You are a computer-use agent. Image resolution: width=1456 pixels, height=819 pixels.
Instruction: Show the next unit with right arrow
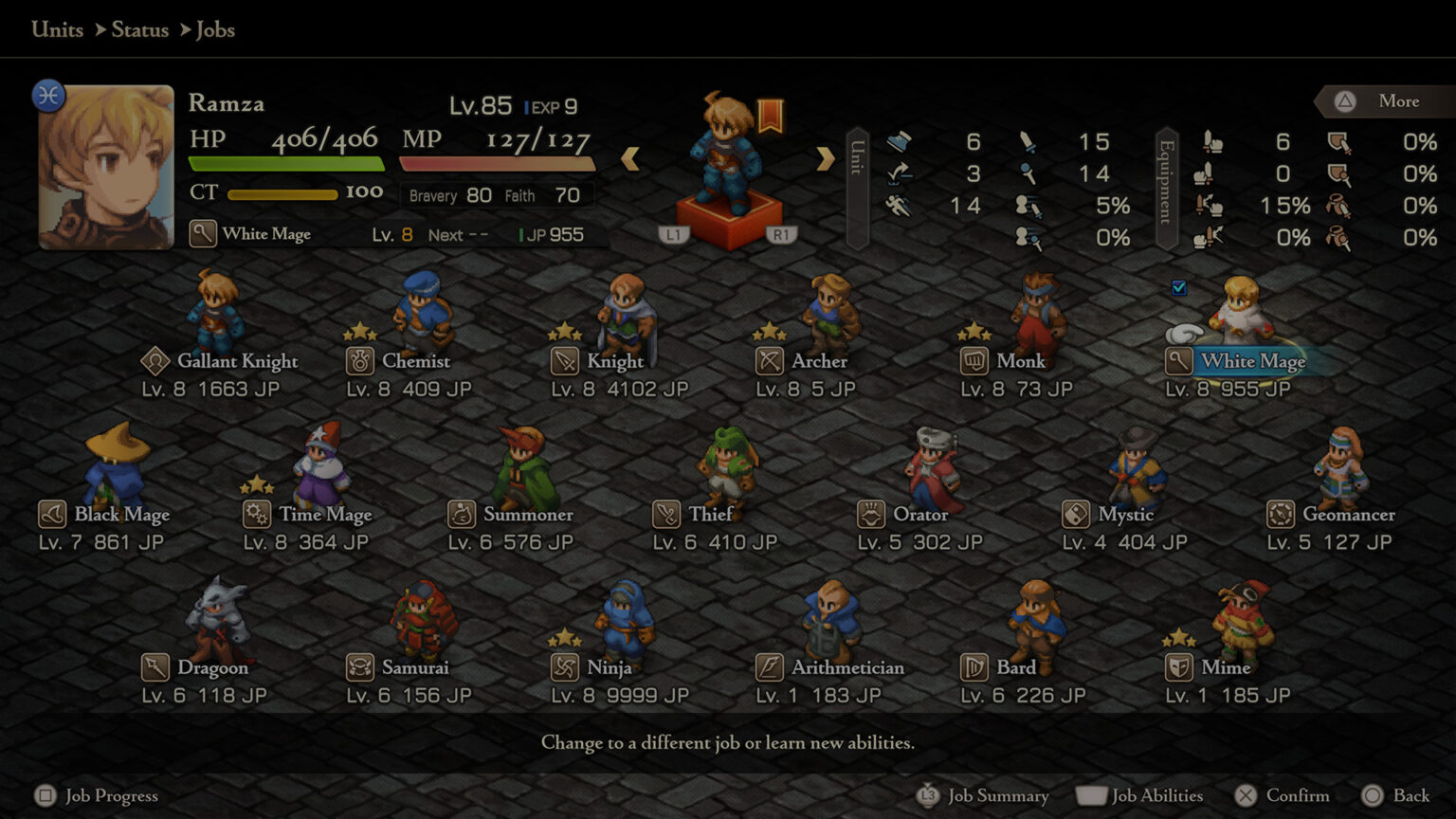click(x=825, y=158)
